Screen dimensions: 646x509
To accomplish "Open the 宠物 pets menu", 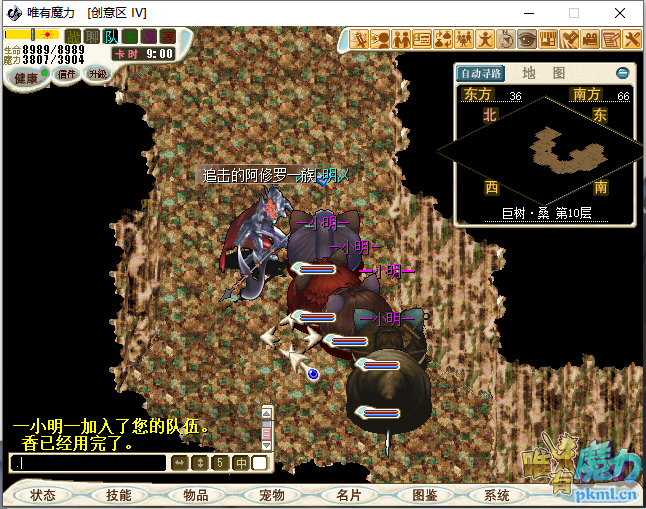I will point(271,495).
